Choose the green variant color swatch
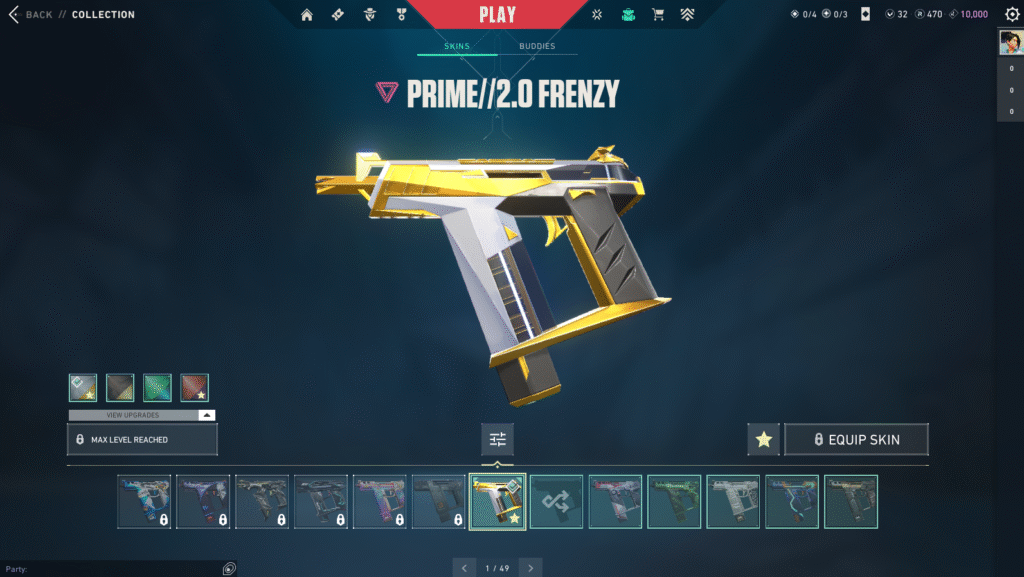Image resolution: width=1024 pixels, height=577 pixels. [x=157, y=387]
